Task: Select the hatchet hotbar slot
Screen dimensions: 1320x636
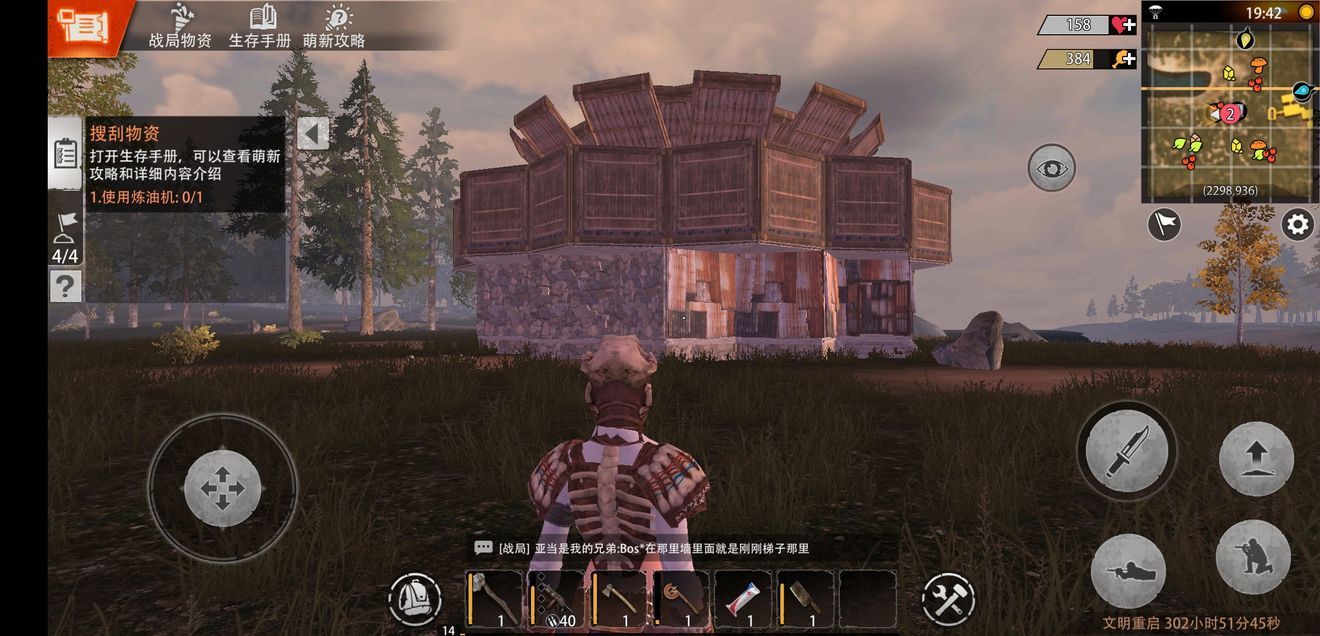Action: point(619,599)
